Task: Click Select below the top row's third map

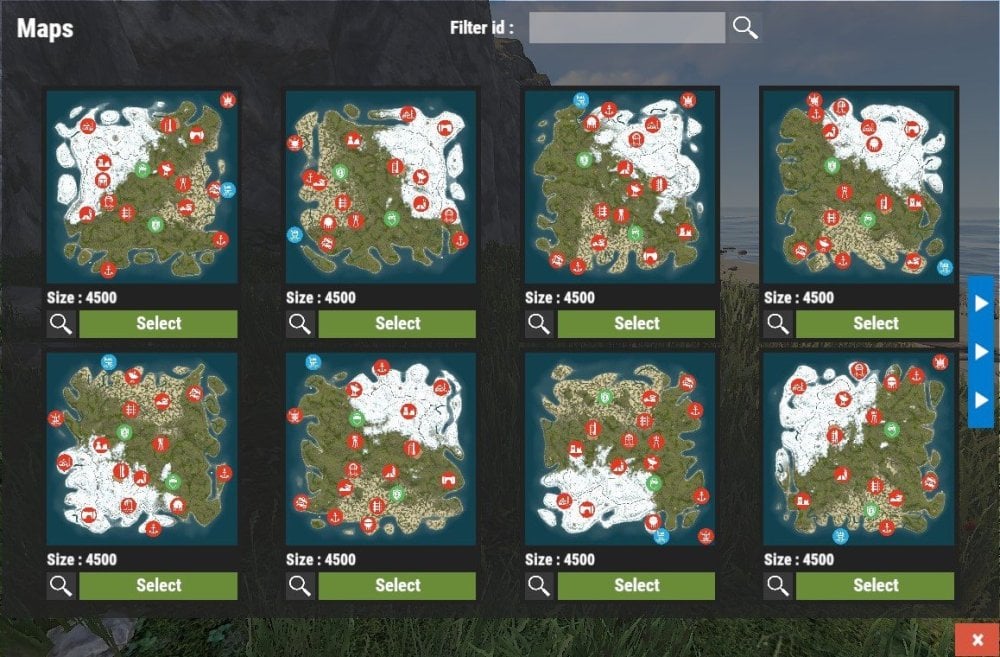Action: tap(636, 324)
